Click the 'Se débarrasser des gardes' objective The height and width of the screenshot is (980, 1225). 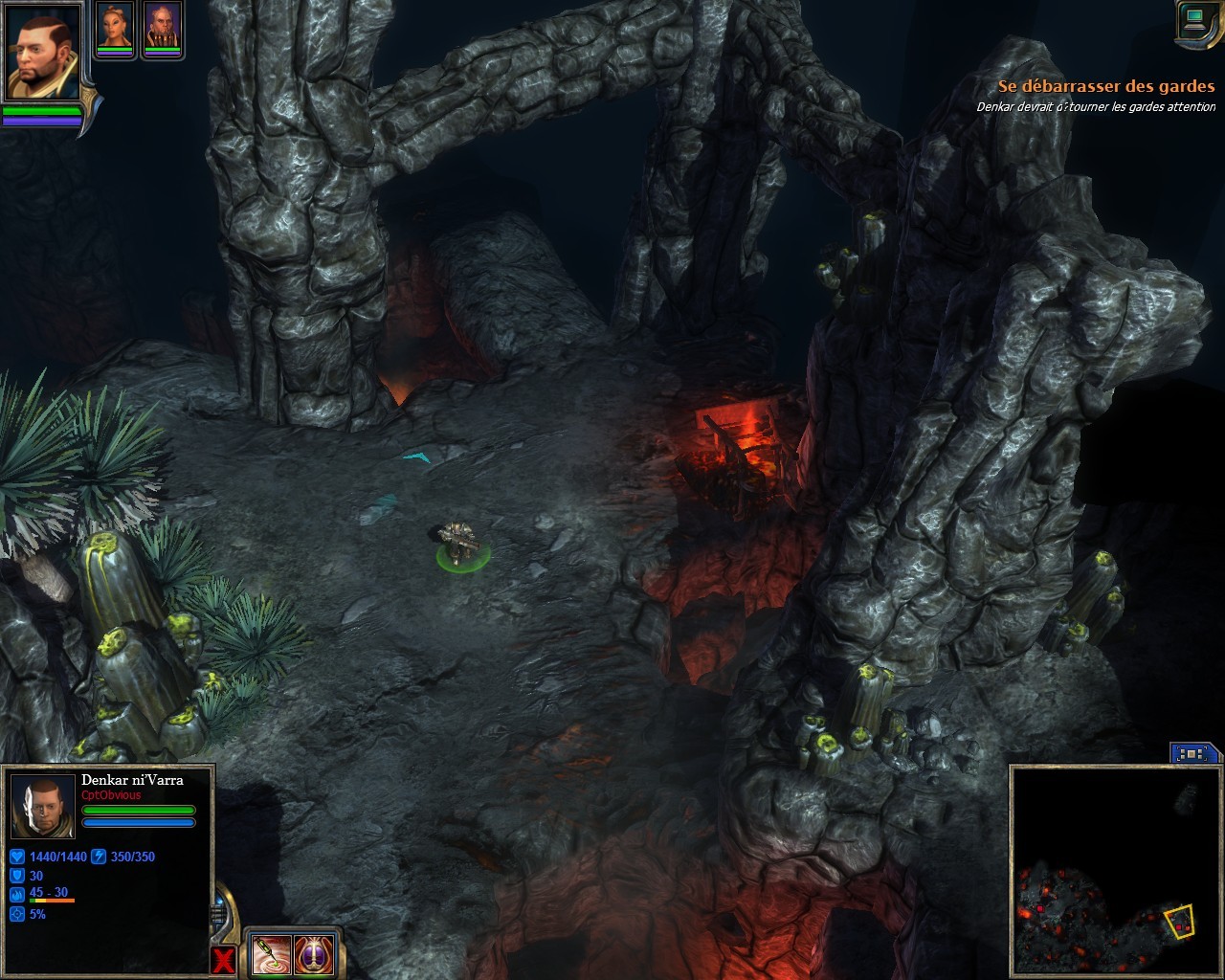1105,86
